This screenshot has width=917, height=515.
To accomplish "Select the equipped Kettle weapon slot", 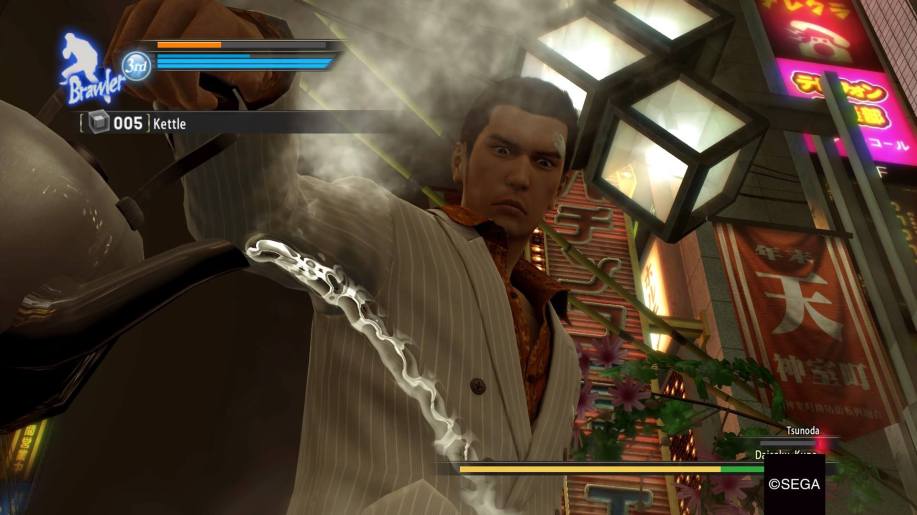I will pos(136,123).
